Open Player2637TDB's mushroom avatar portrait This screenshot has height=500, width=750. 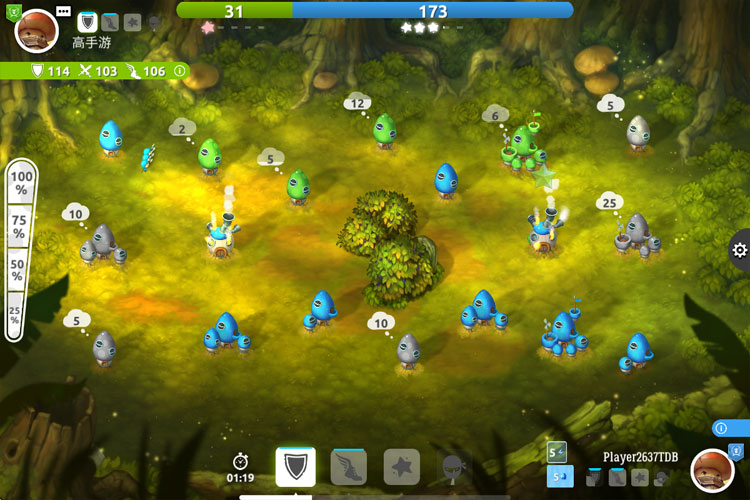click(x=712, y=470)
